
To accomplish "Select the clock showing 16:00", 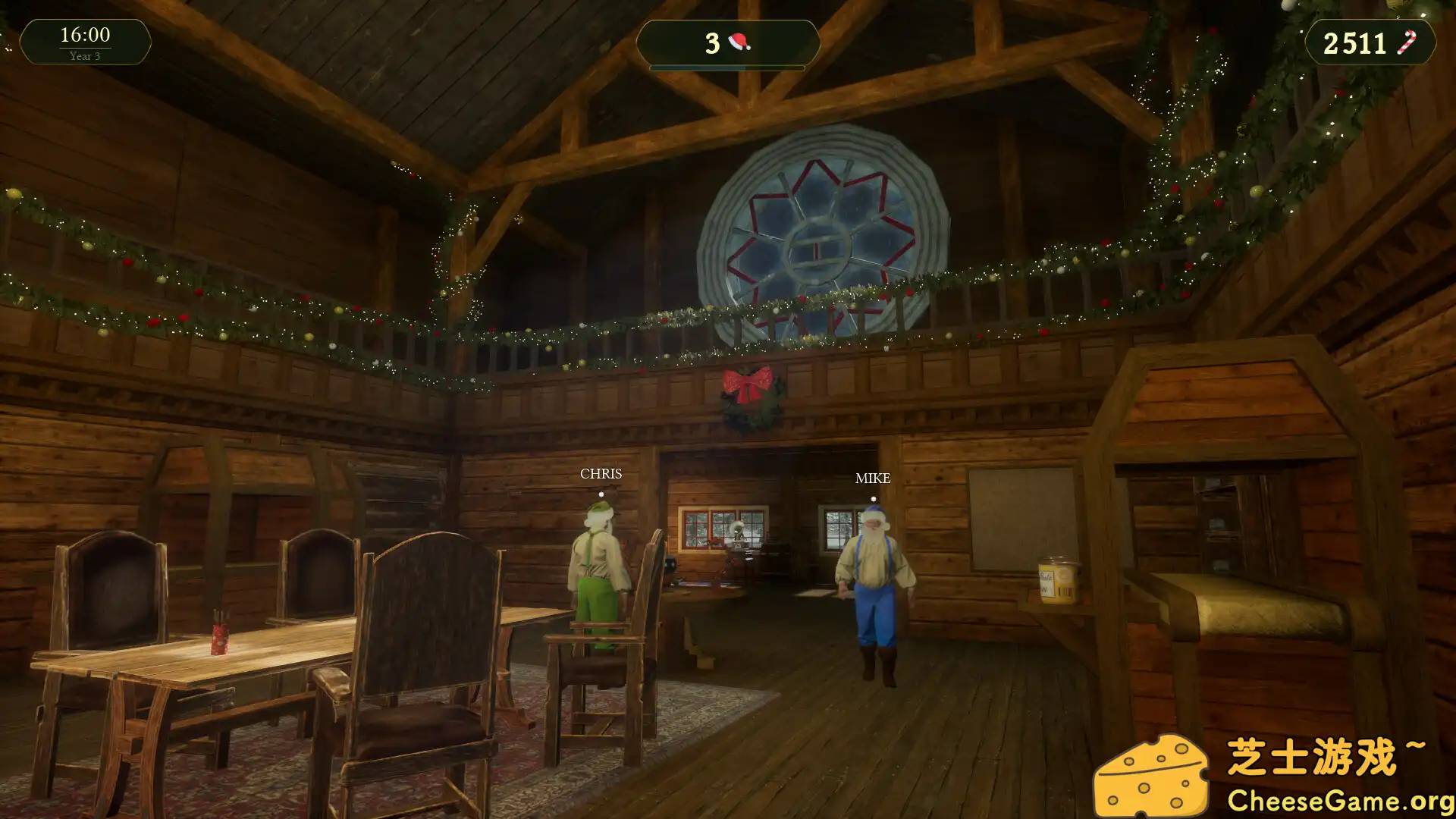I will pos(85,34).
